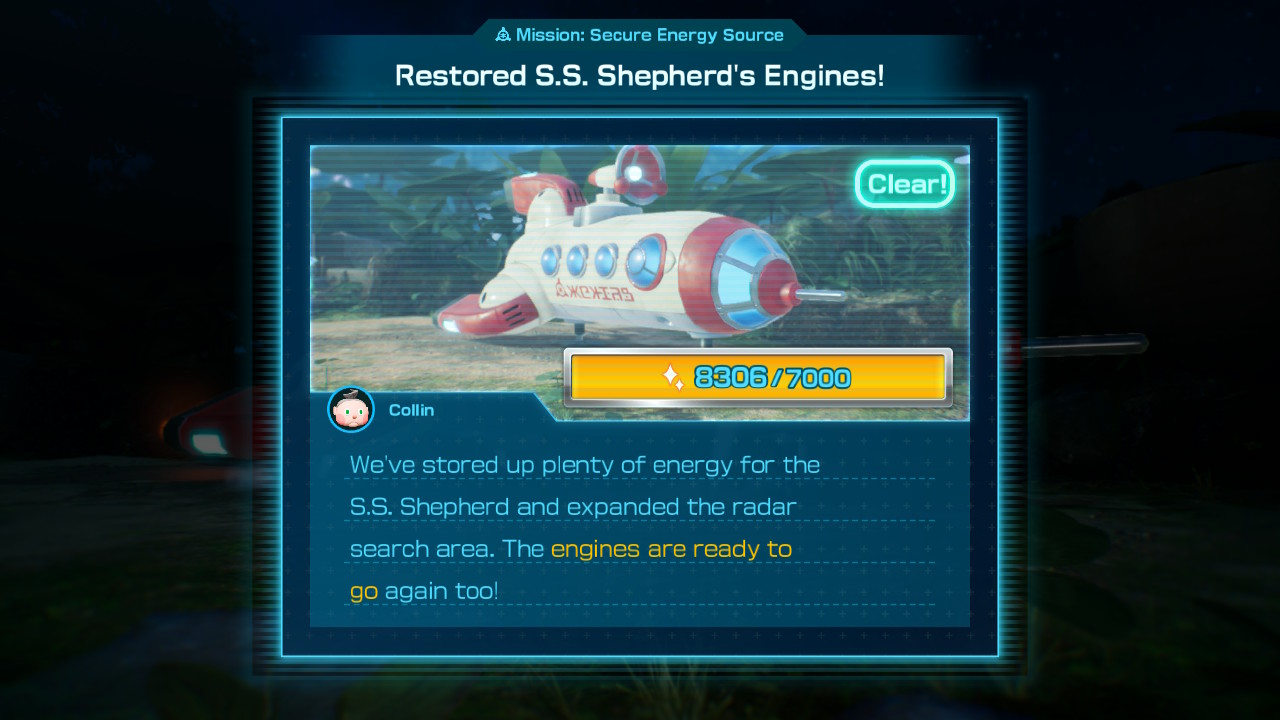Viewport: 1280px width, 720px height.
Task: Toggle the Clear! status indicator
Action: pyautogui.click(x=904, y=183)
